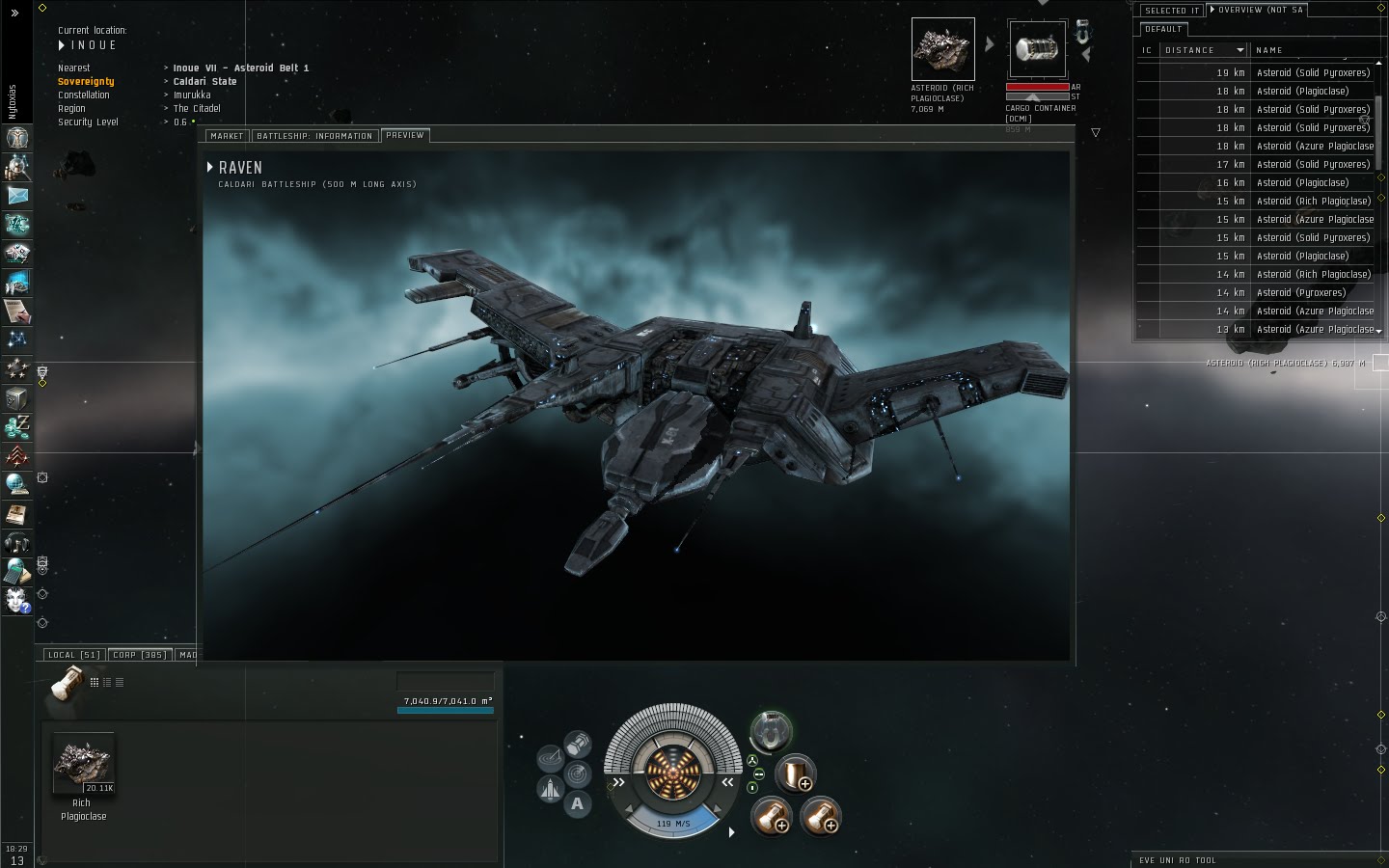Set ship speed on the 119 m/s throttle gauge

tap(672, 823)
